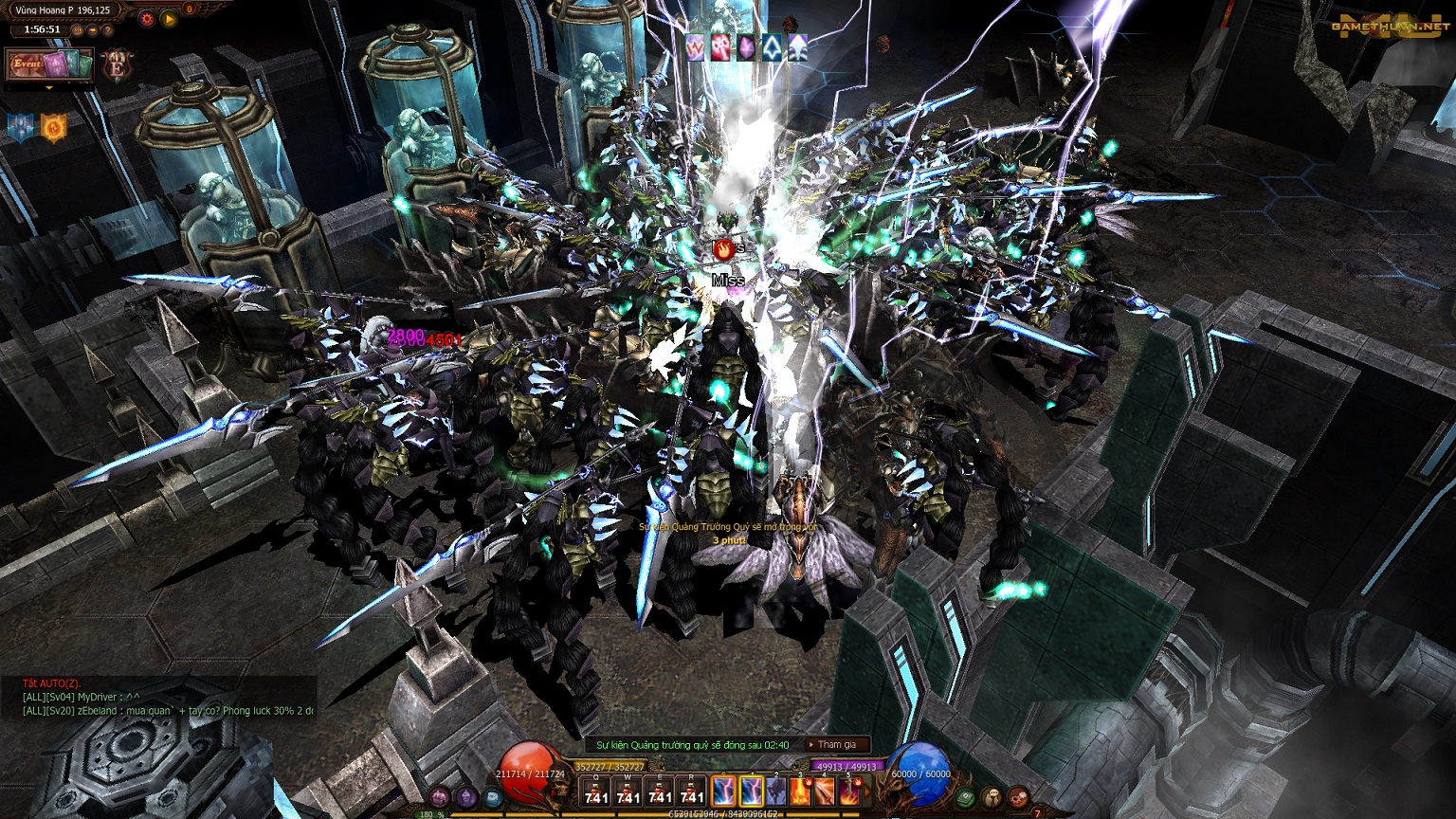The image size is (1456, 819).
Task: Join the event via Tham gia
Action: [836, 745]
